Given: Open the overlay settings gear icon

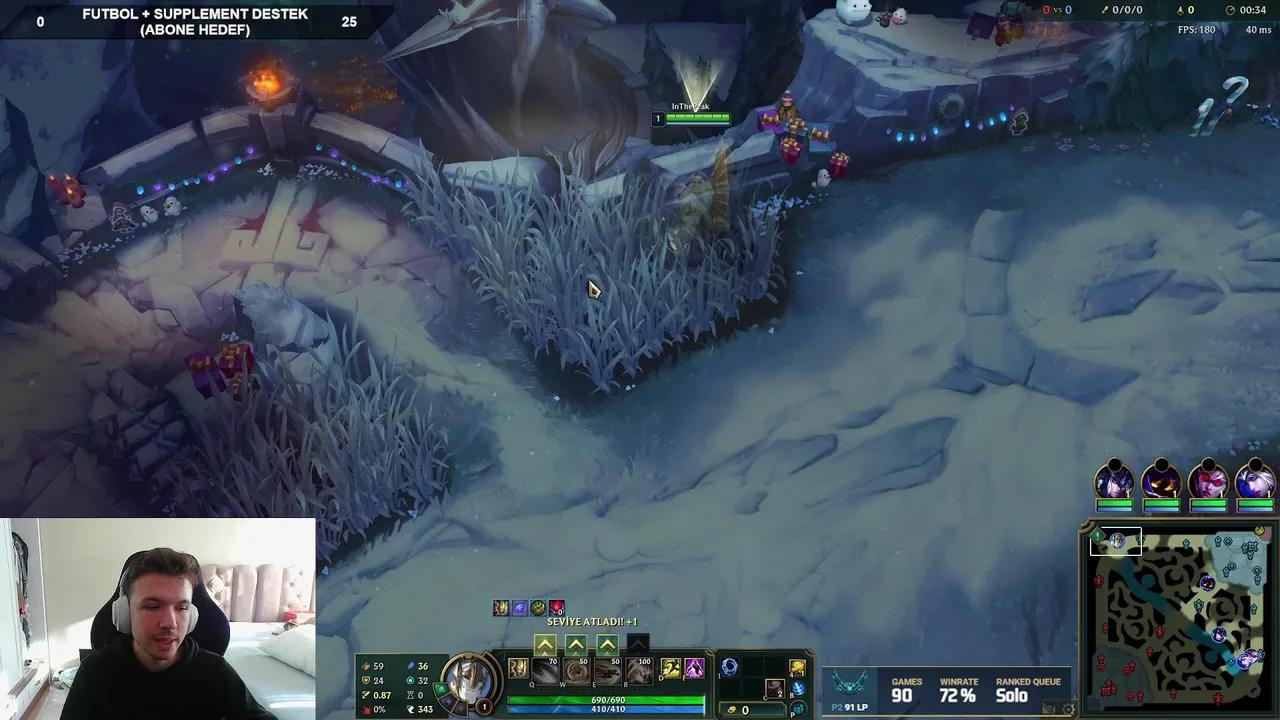Looking at the screenshot, I should click(1069, 707).
